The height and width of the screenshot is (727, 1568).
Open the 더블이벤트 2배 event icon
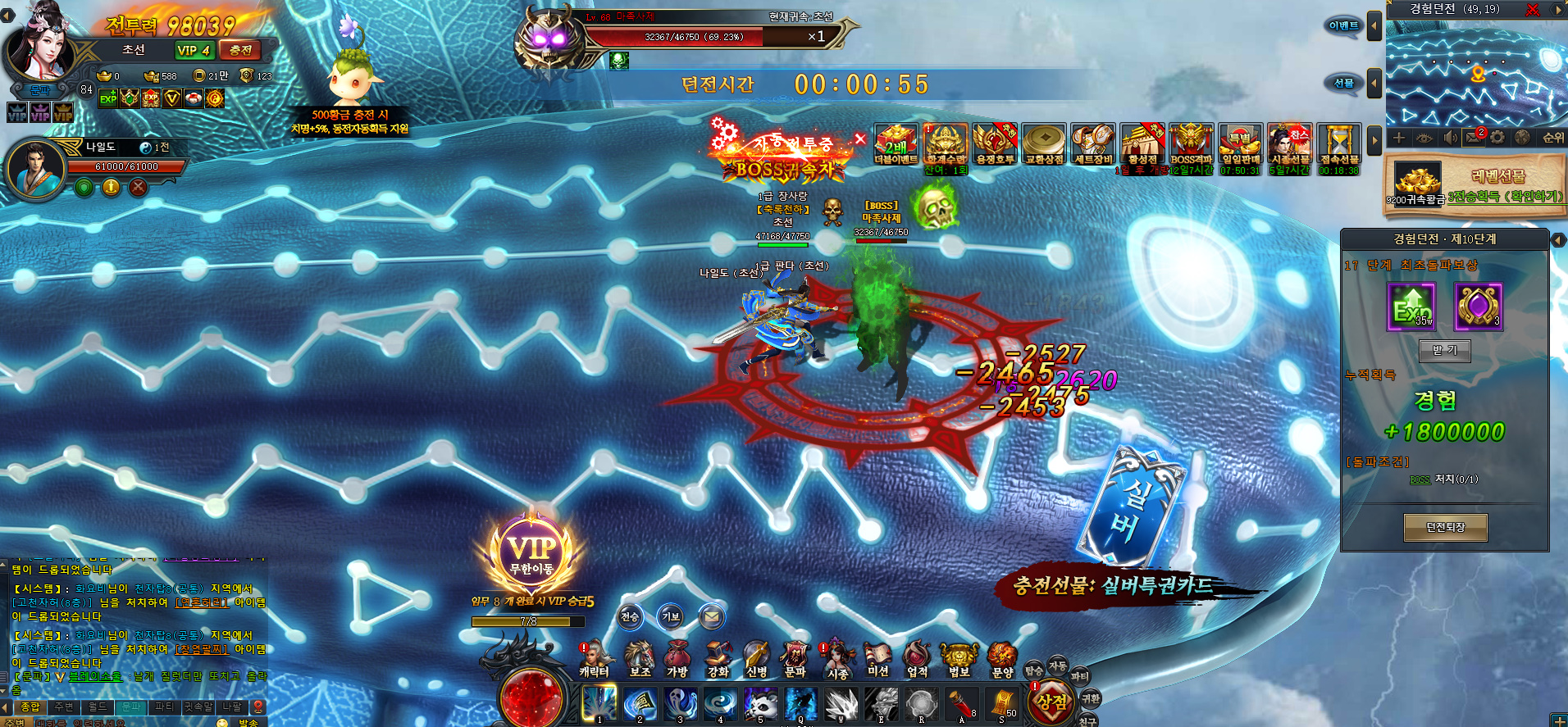896,144
